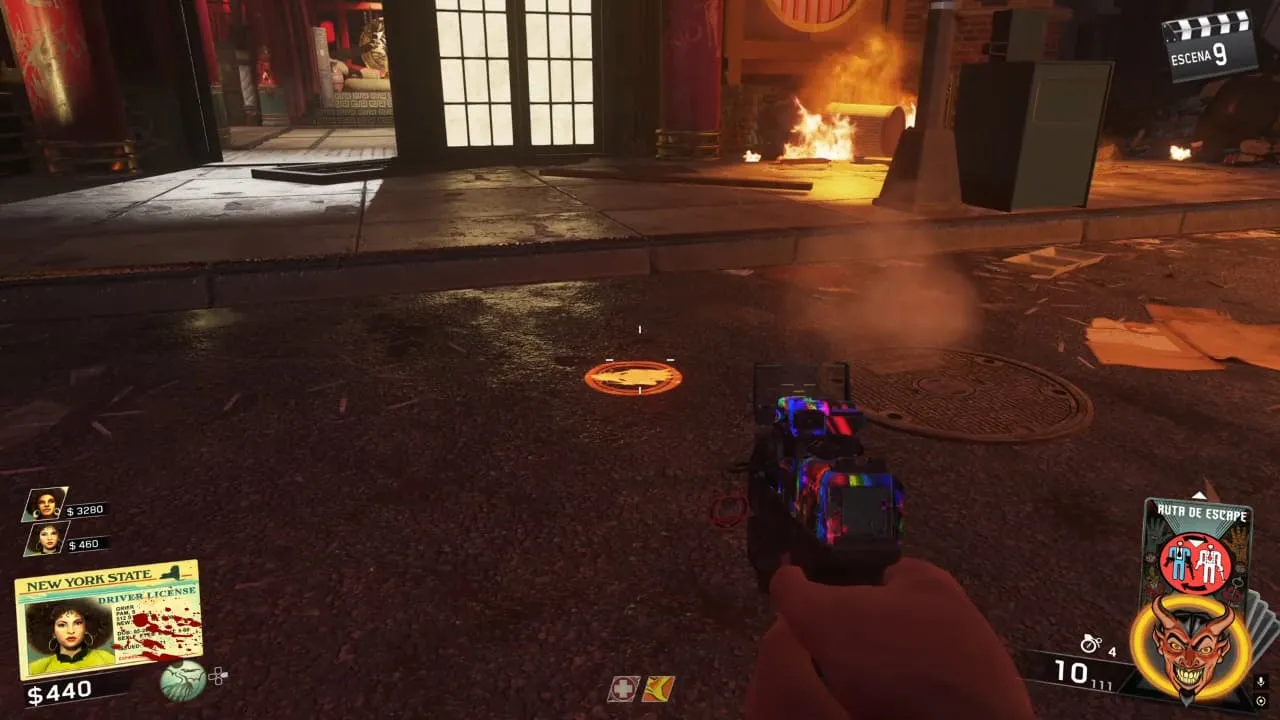Select the yellow lightning perk icon
This screenshot has height=720, width=1280.
click(x=657, y=688)
